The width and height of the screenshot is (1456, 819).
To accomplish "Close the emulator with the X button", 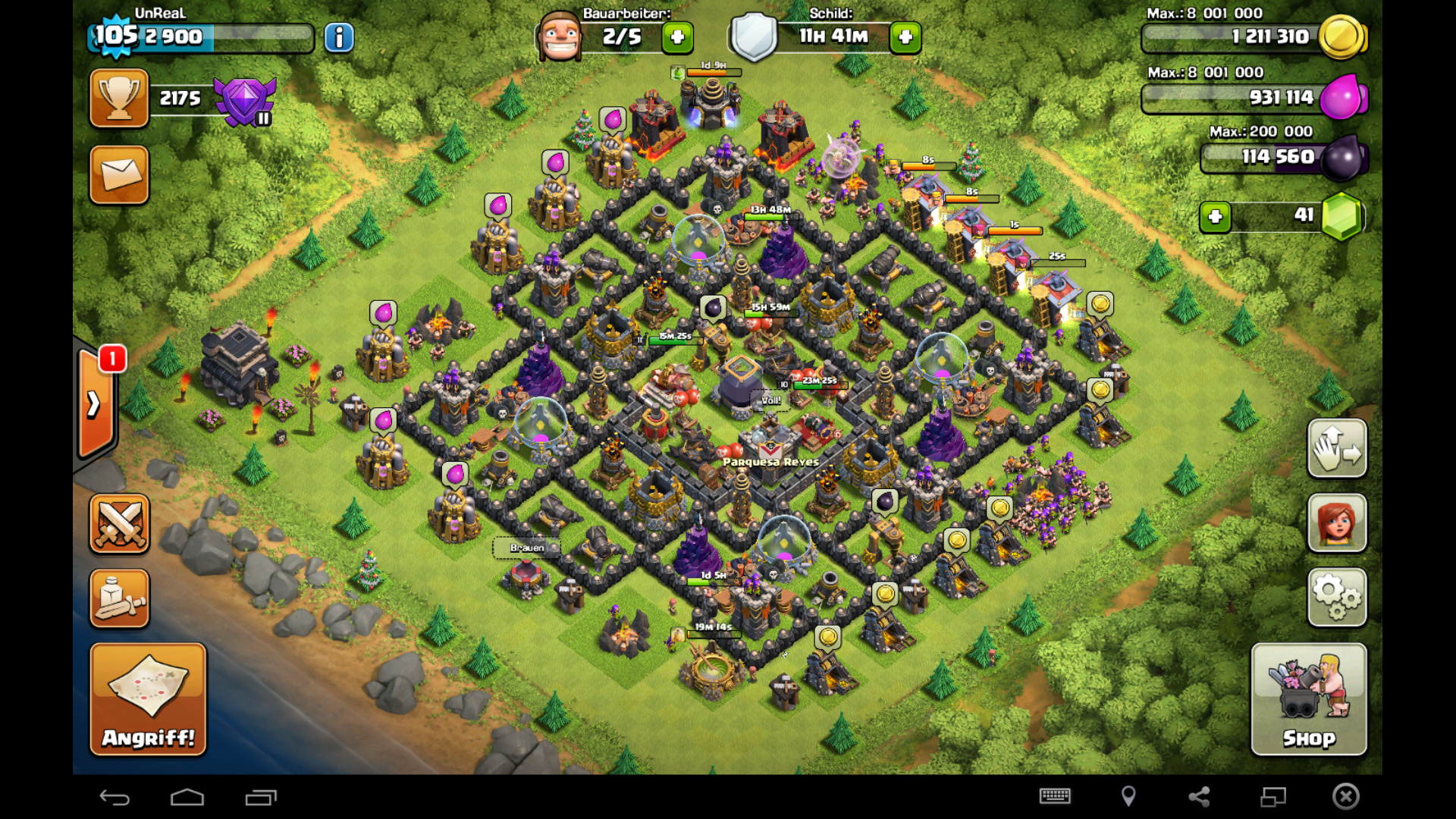I will 1346,796.
